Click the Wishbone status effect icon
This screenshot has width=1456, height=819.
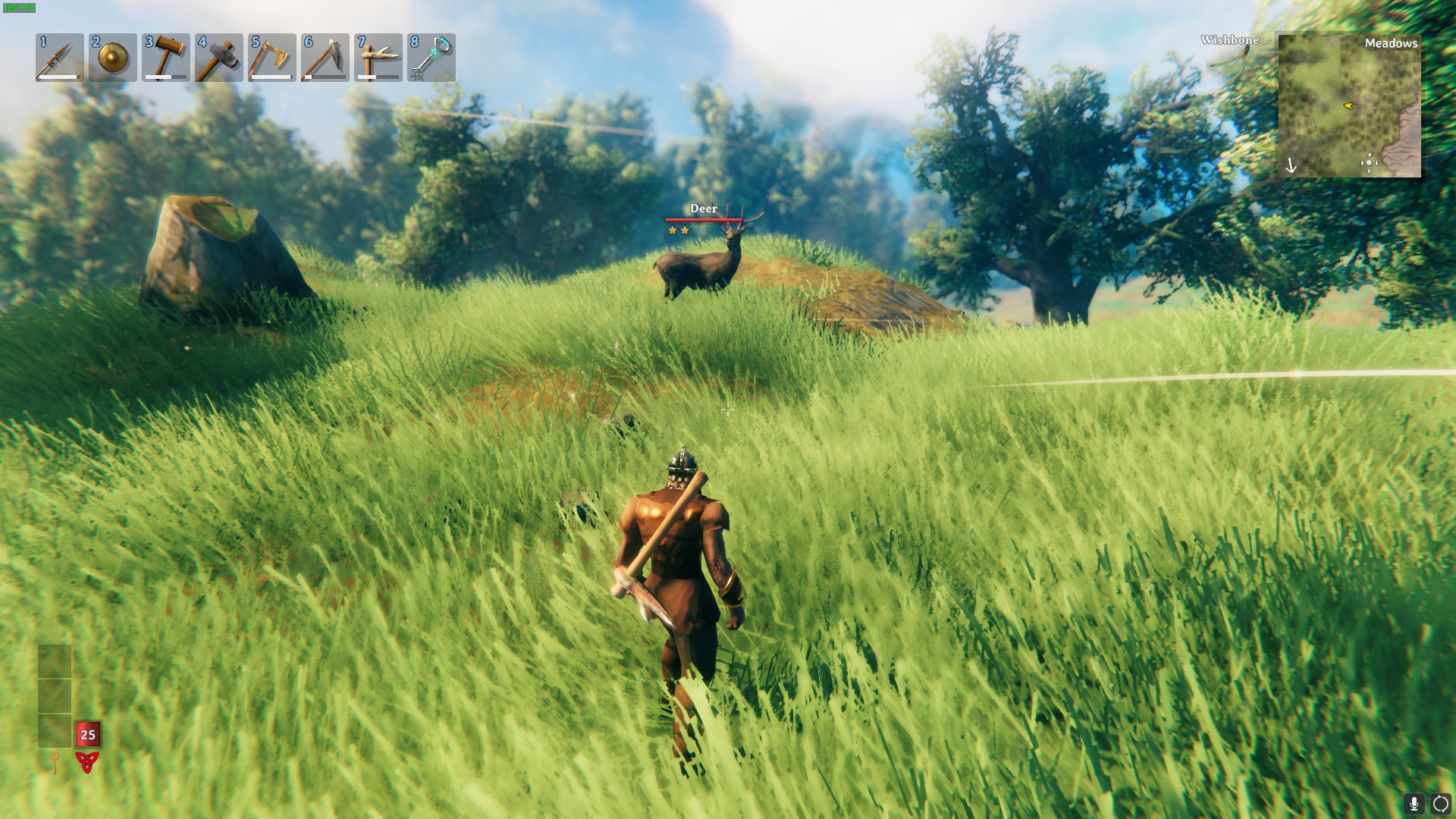click(x=1229, y=40)
